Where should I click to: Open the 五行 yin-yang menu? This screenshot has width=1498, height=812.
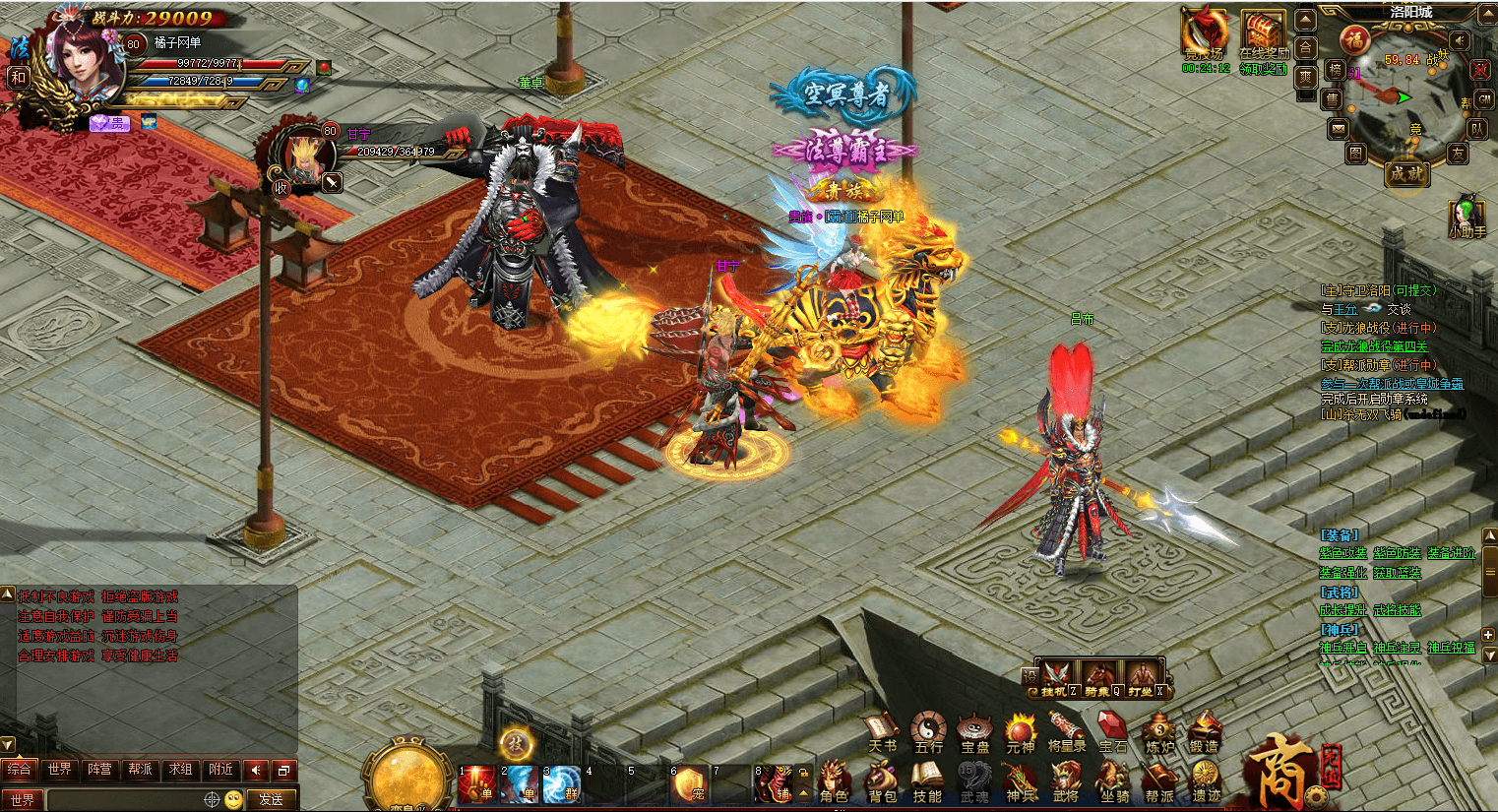pyautogui.click(x=928, y=733)
